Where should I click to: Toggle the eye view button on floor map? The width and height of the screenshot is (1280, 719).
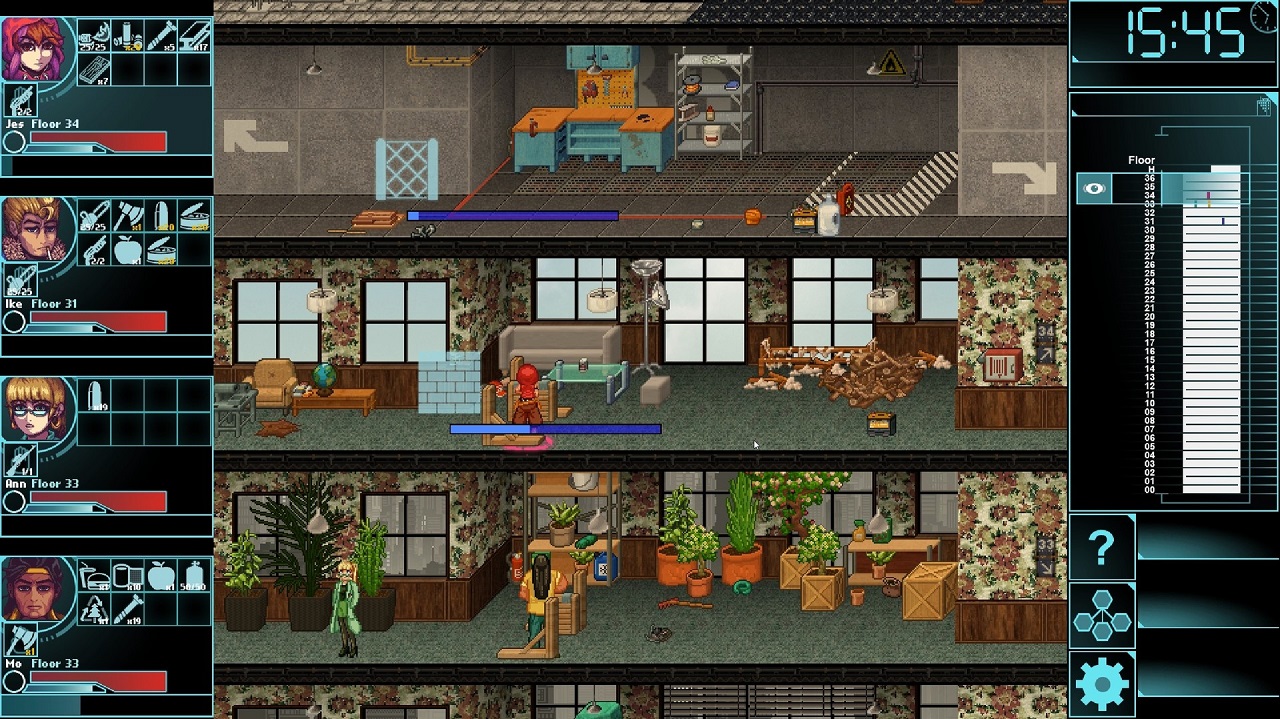coord(1094,188)
